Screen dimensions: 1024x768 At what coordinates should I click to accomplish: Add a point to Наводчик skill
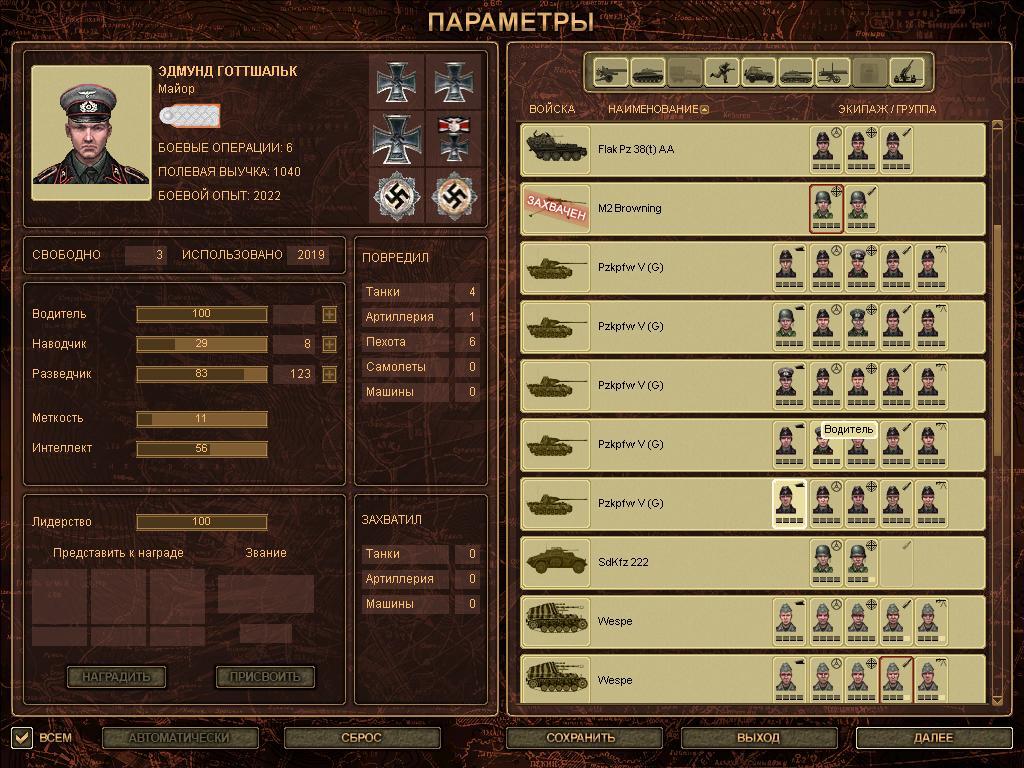click(329, 345)
